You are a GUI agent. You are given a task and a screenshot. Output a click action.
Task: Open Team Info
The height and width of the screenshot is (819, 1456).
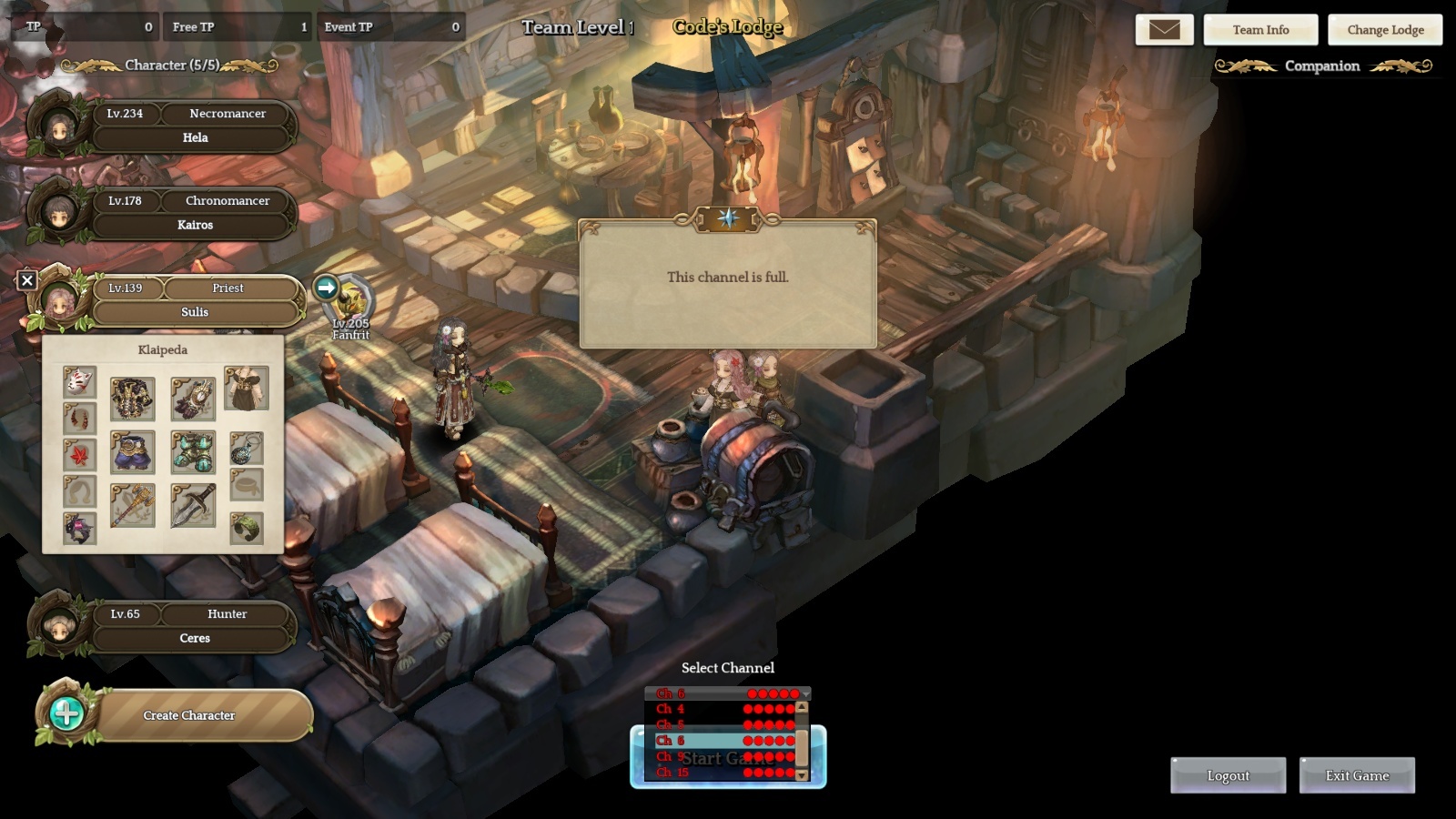click(x=1260, y=30)
